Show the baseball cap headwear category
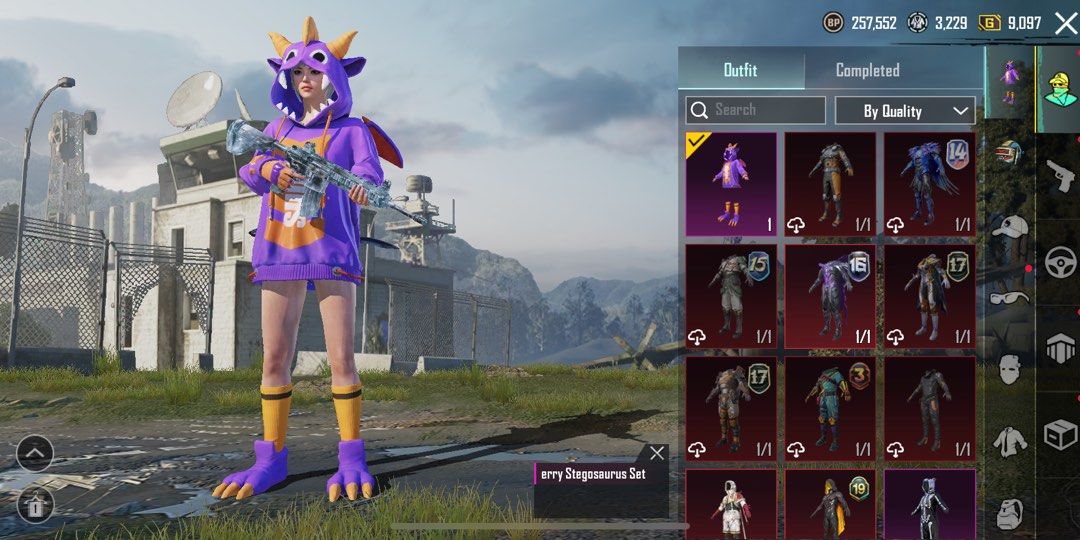The image size is (1080, 540). pyautogui.click(x=1008, y=227)
